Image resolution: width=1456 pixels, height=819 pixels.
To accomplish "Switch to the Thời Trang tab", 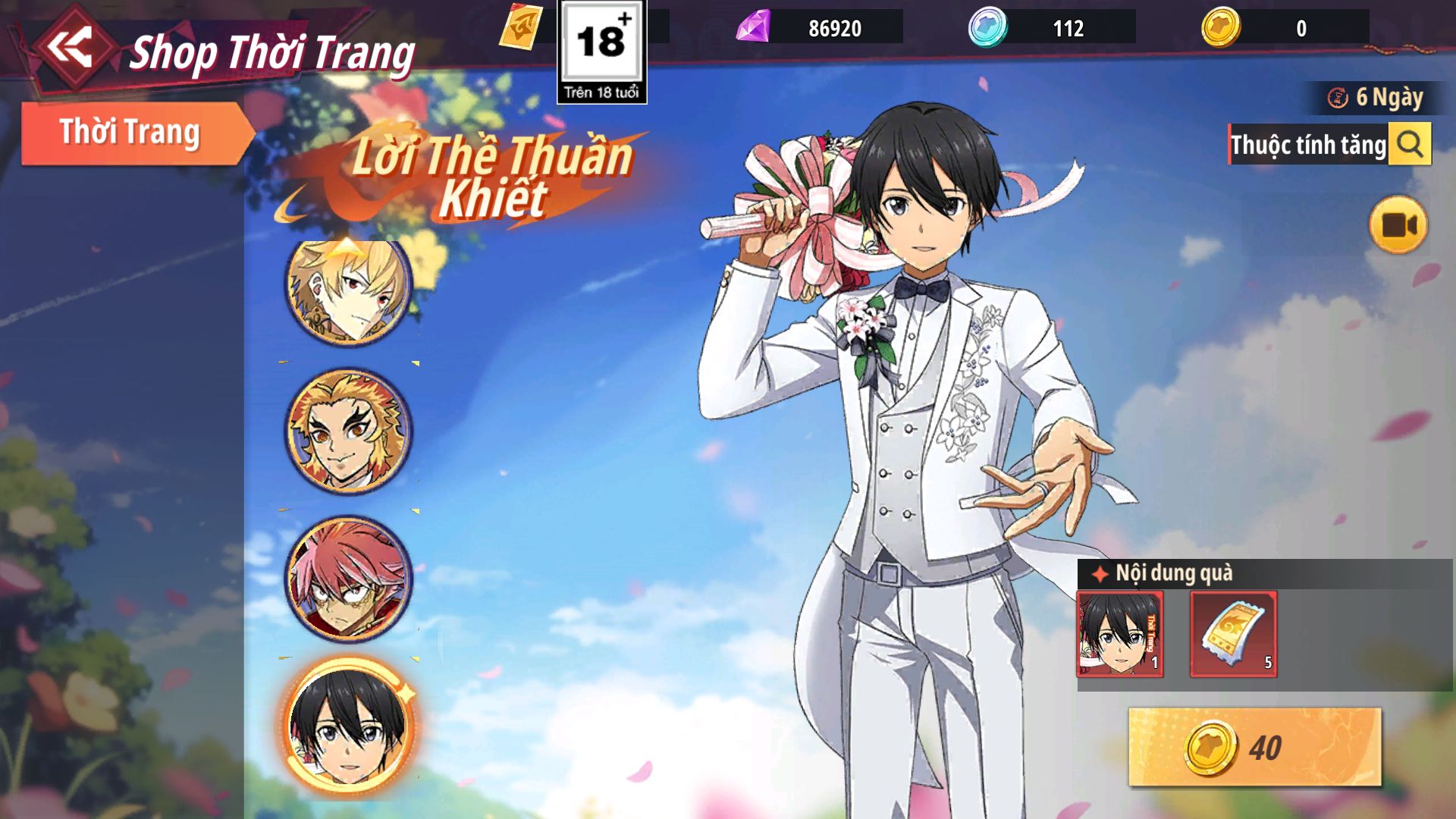I will [x=130, y=133].
